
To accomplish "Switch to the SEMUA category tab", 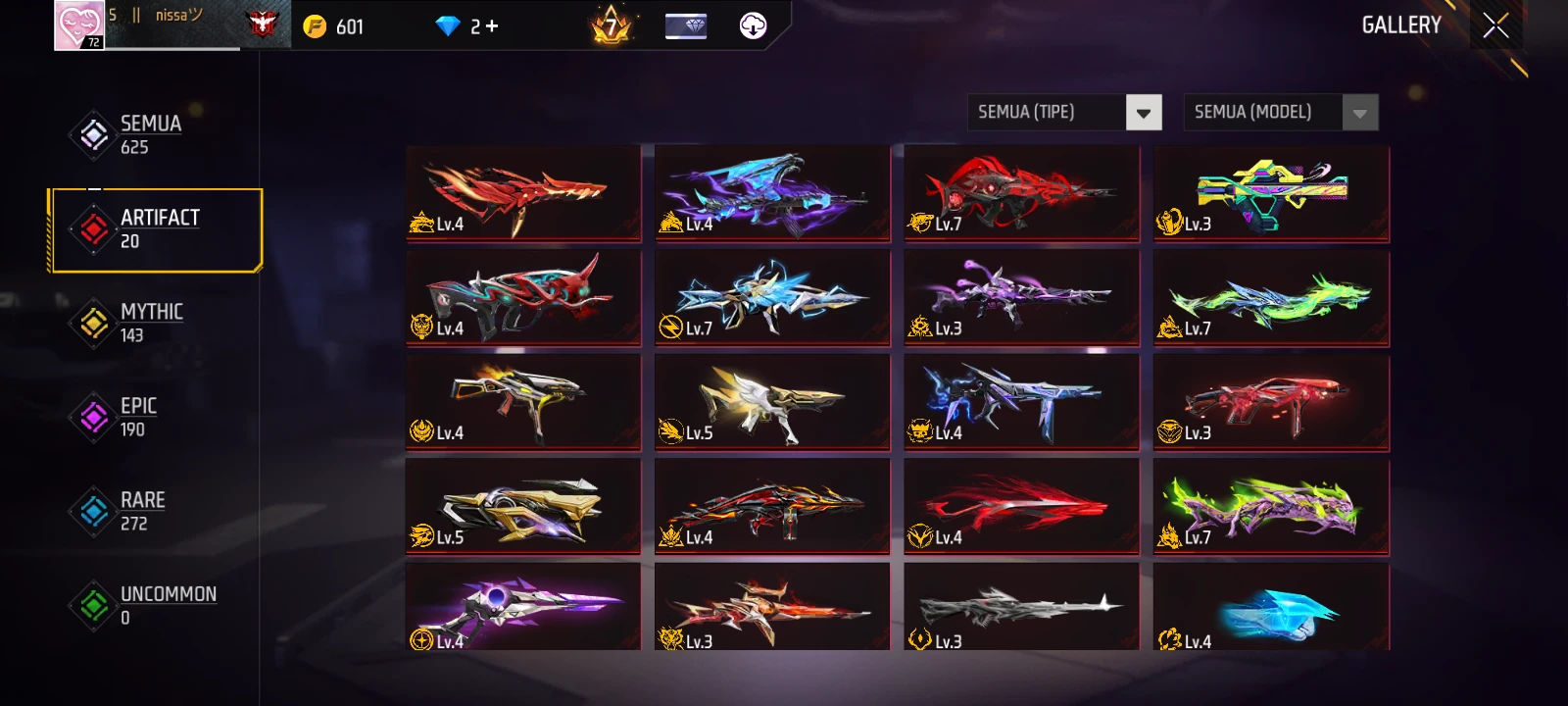I will pyautogui.click(x=150, y=134).
